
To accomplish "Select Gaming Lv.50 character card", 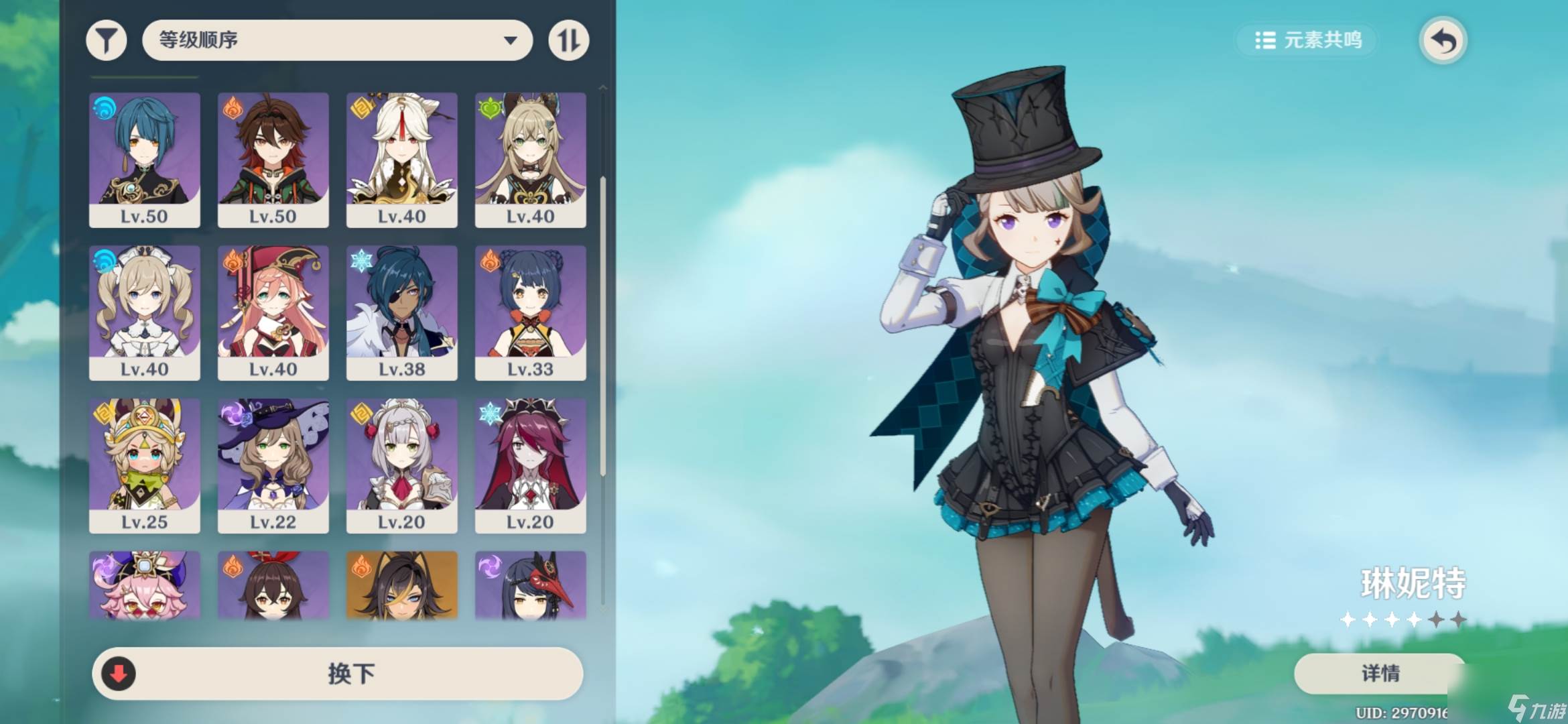I will 273,160.
